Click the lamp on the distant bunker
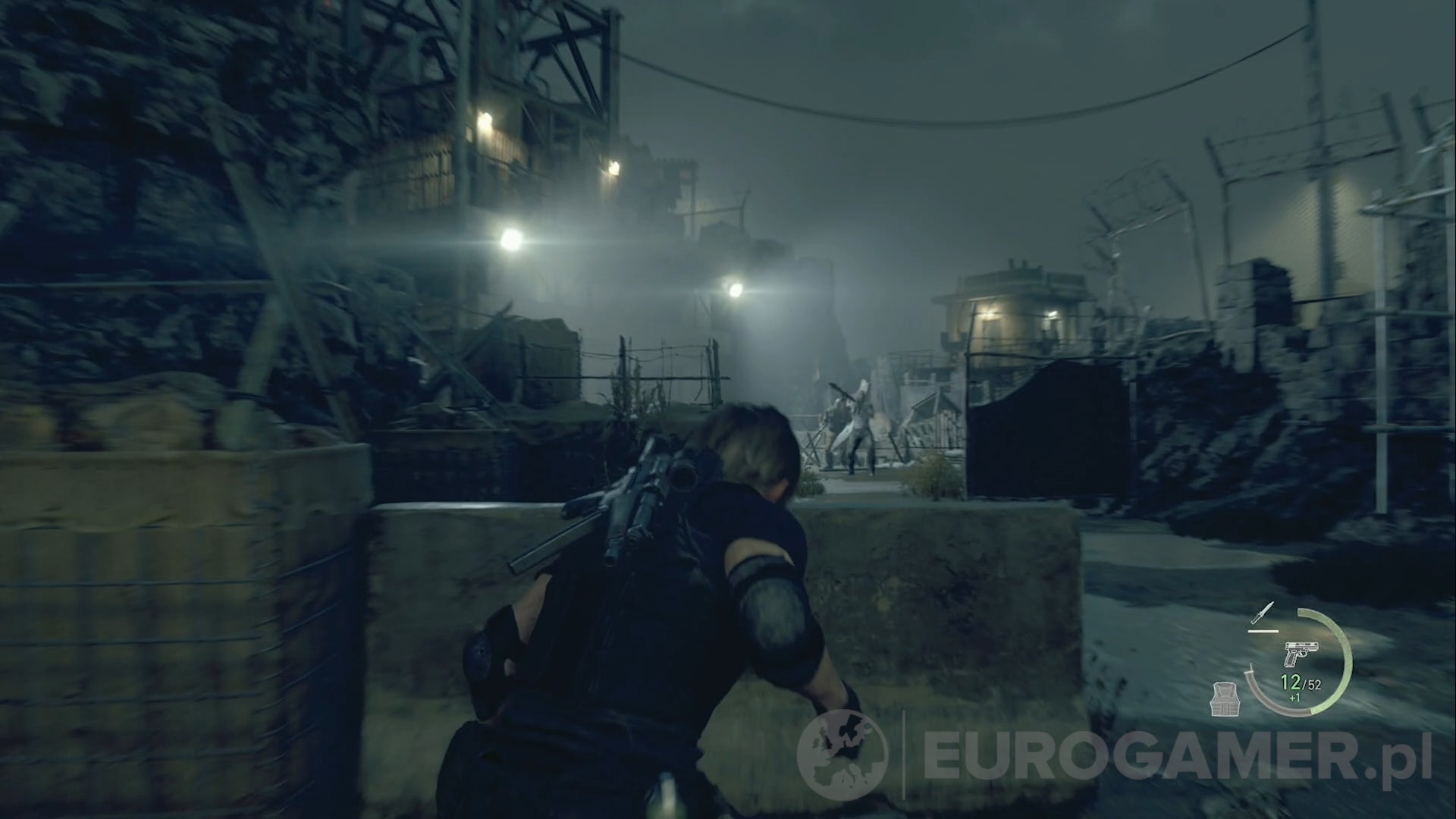 (1050, 315)
